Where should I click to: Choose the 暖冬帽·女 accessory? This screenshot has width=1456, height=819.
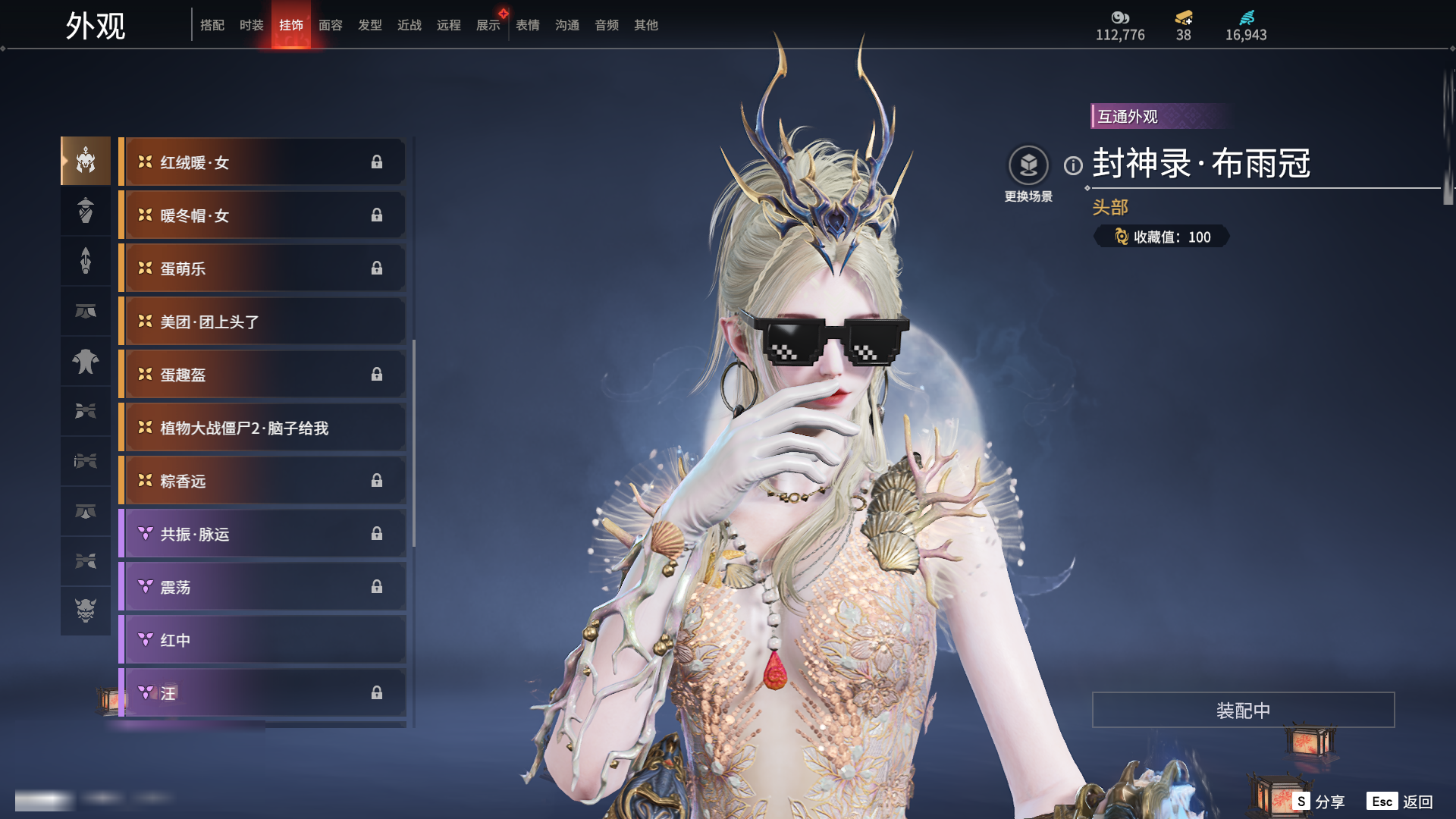pyautogui.click(x=262, y=215)
